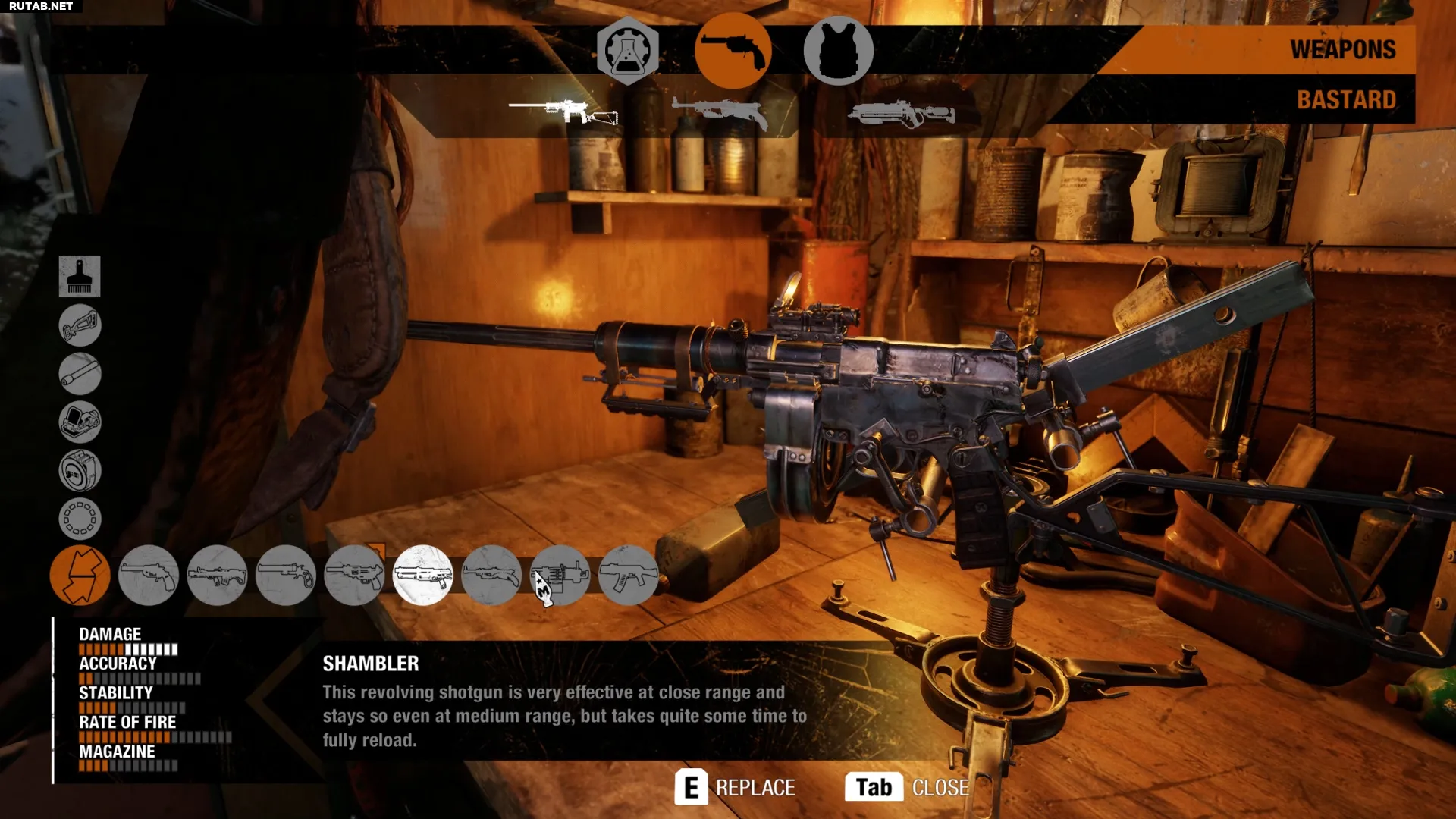Click the orange weapon swap arrows button

80,576
